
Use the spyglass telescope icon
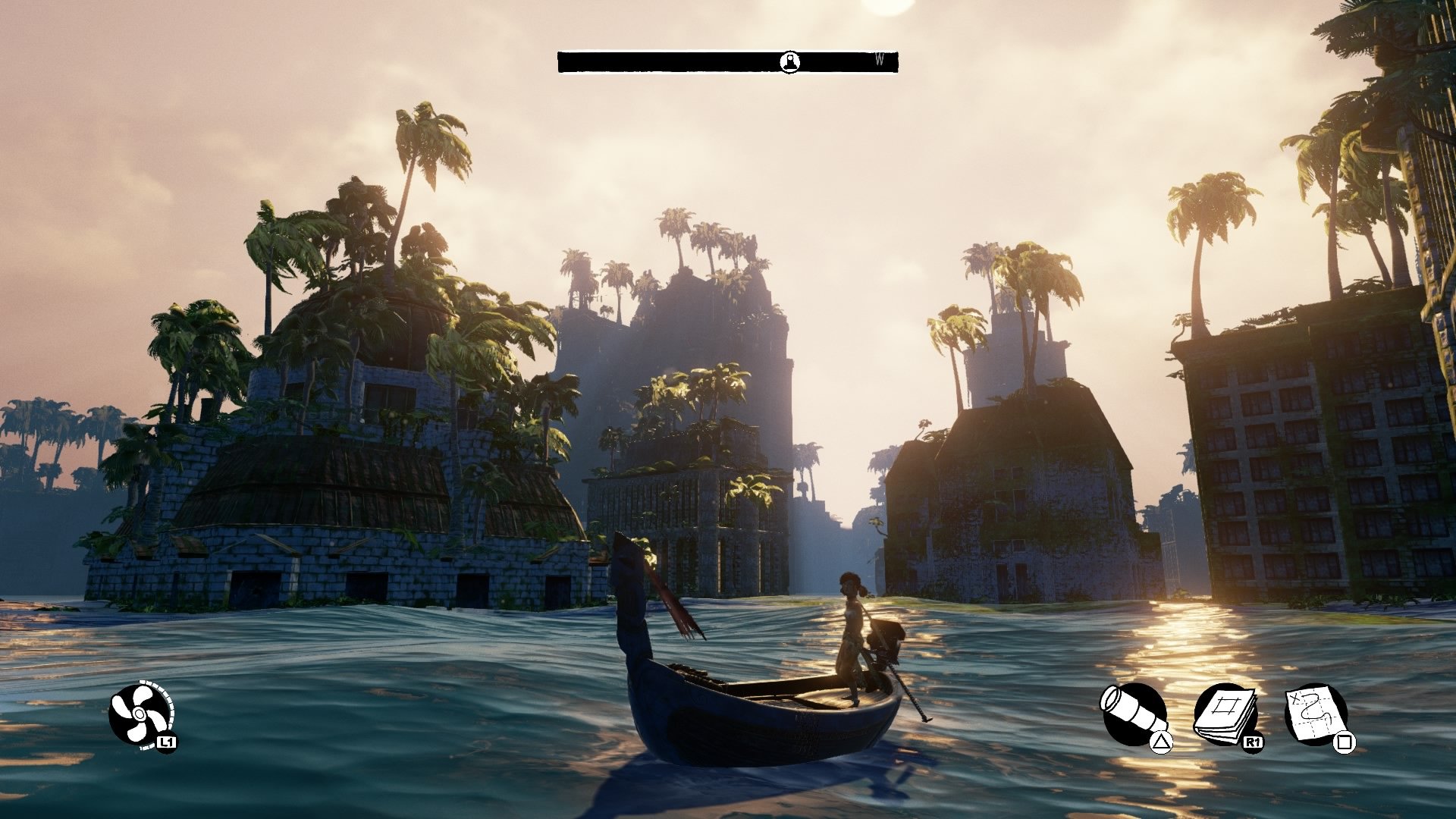point(1132,714)
